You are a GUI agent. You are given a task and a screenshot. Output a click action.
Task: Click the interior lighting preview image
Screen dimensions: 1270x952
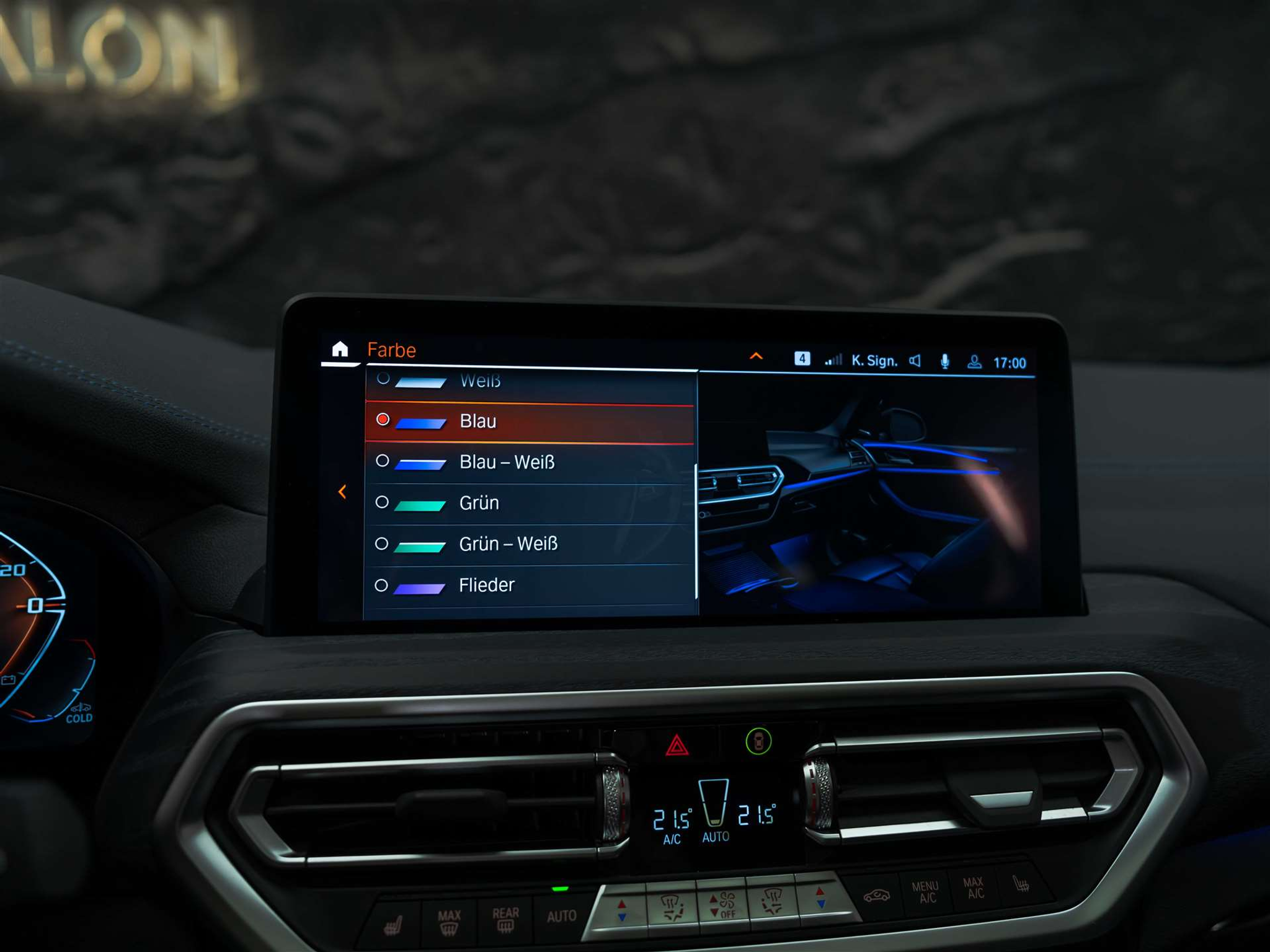click(x=868, y=496)
